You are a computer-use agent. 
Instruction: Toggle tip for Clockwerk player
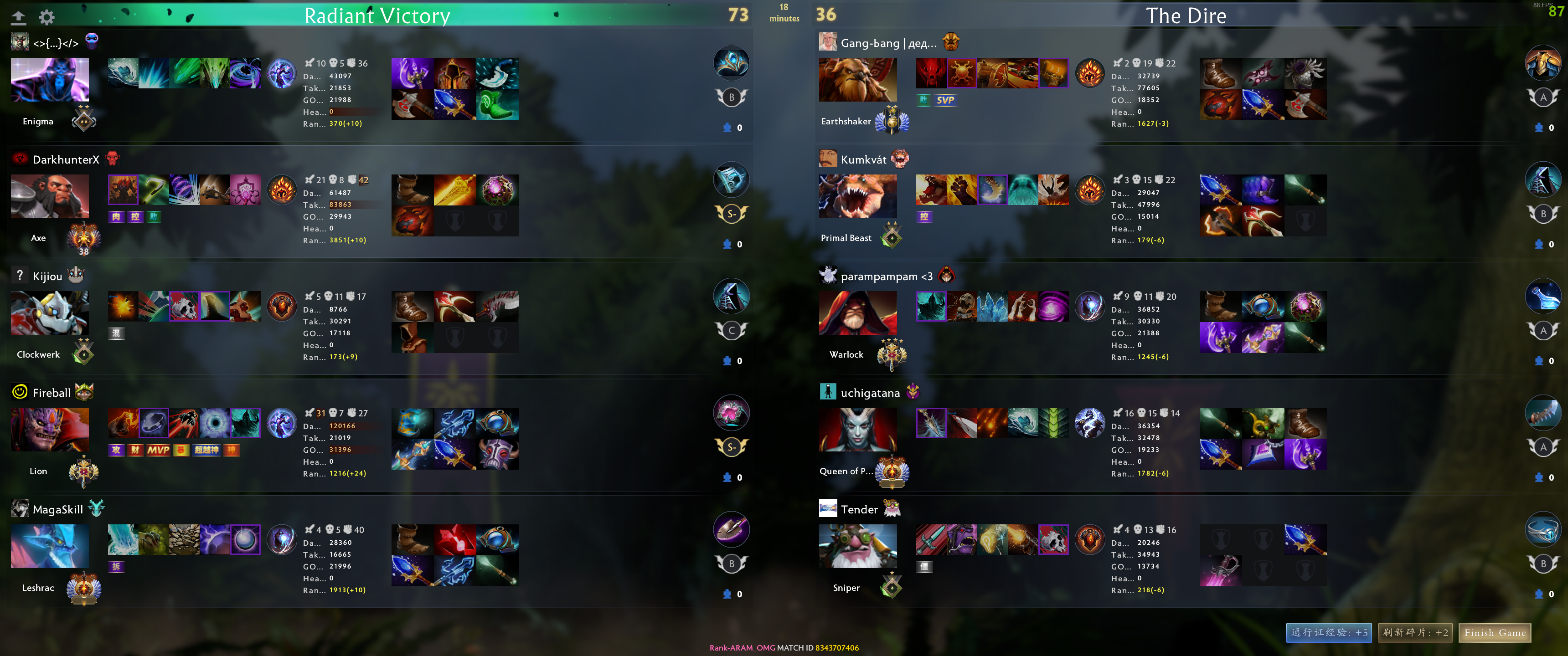(728, 360)
